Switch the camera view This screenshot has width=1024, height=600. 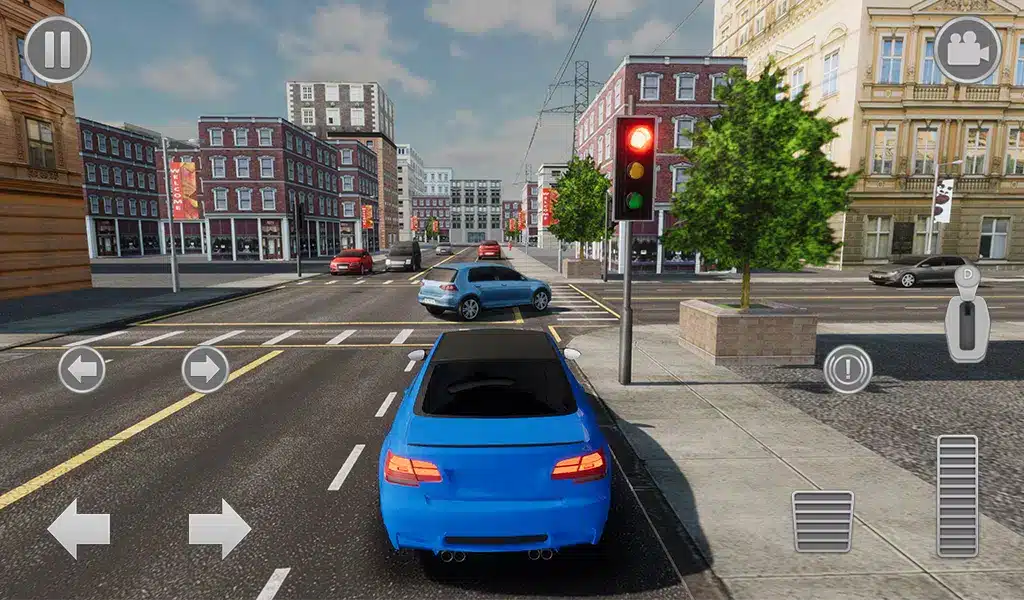pyautogui.click(x=967, y=49)
